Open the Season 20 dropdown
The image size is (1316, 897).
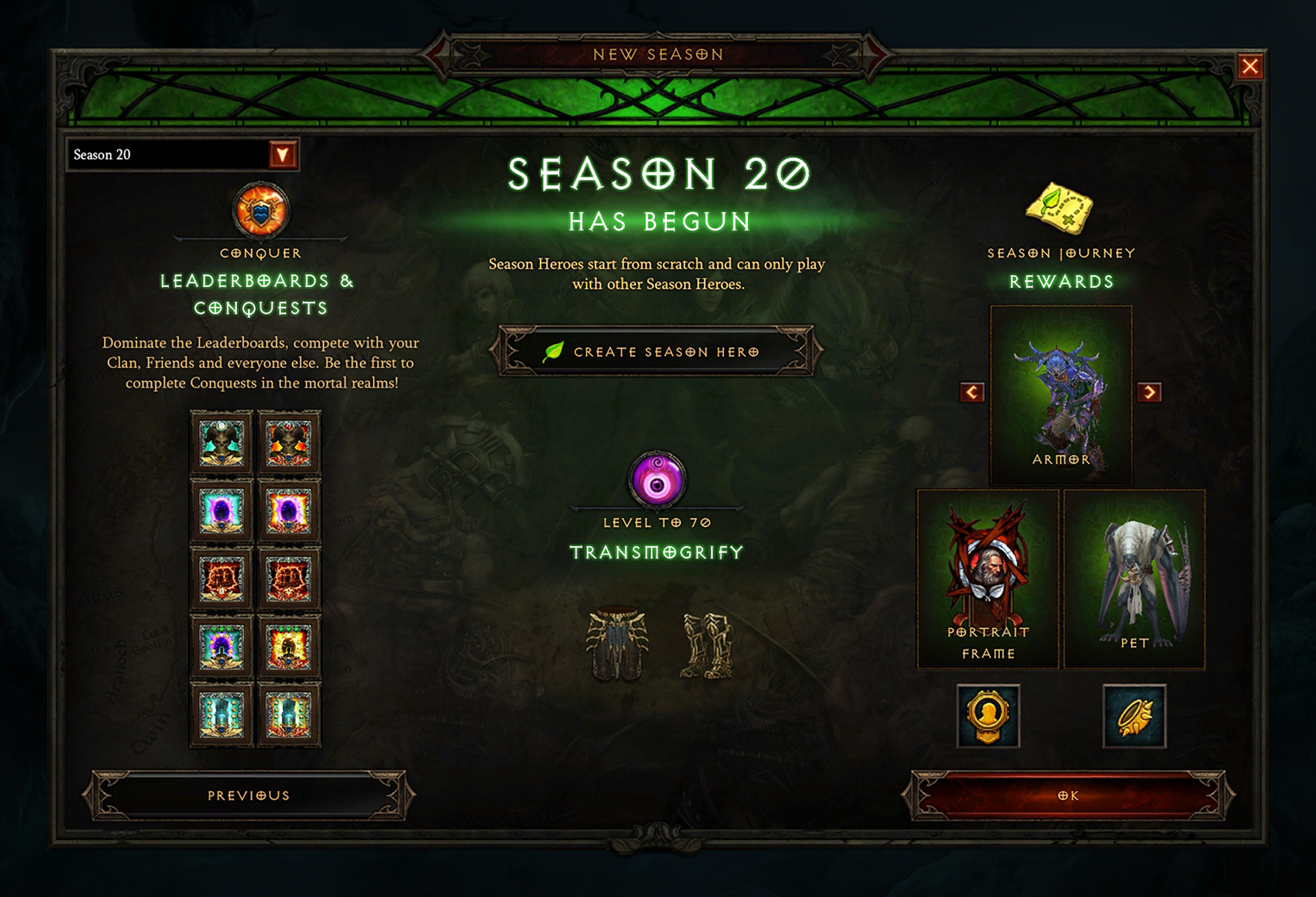click(282, 154)
